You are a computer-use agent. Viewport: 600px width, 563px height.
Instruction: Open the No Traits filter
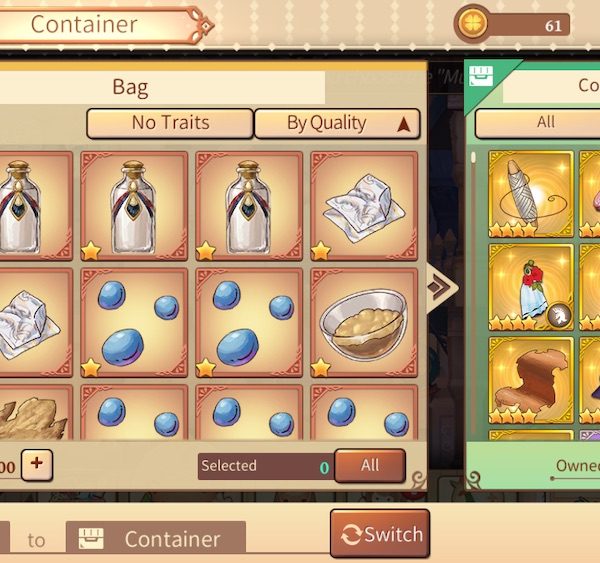click(x=170, y=123)
